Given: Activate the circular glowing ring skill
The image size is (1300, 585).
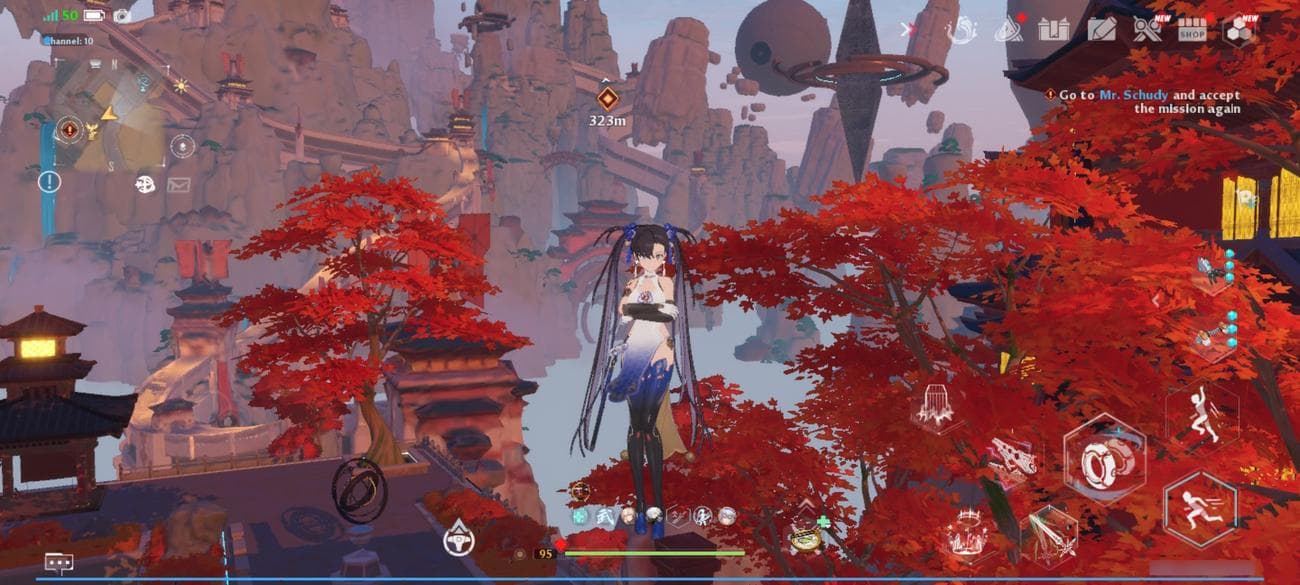Looking at the screenshot, I should click(966, 533).
